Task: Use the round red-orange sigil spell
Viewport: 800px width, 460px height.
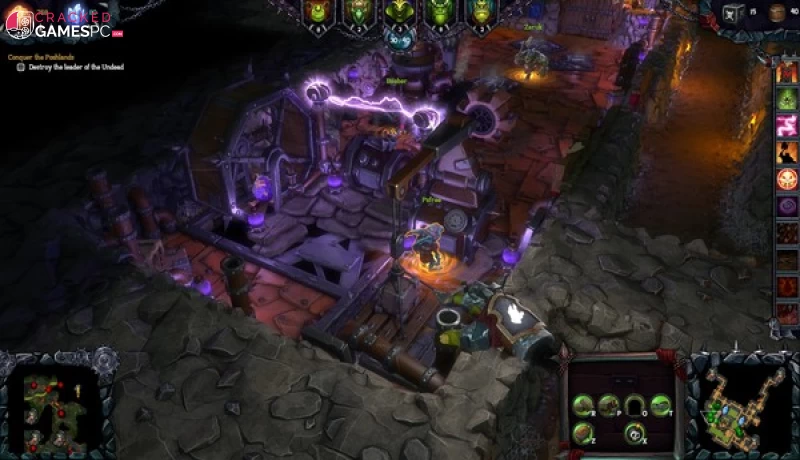Action: [788, 179]
